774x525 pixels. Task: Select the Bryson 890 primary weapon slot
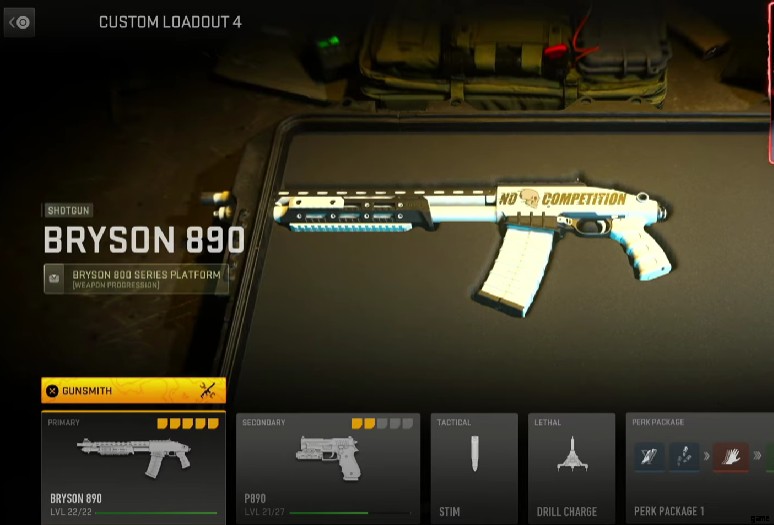pyautogui.click(x=133, y=467)
